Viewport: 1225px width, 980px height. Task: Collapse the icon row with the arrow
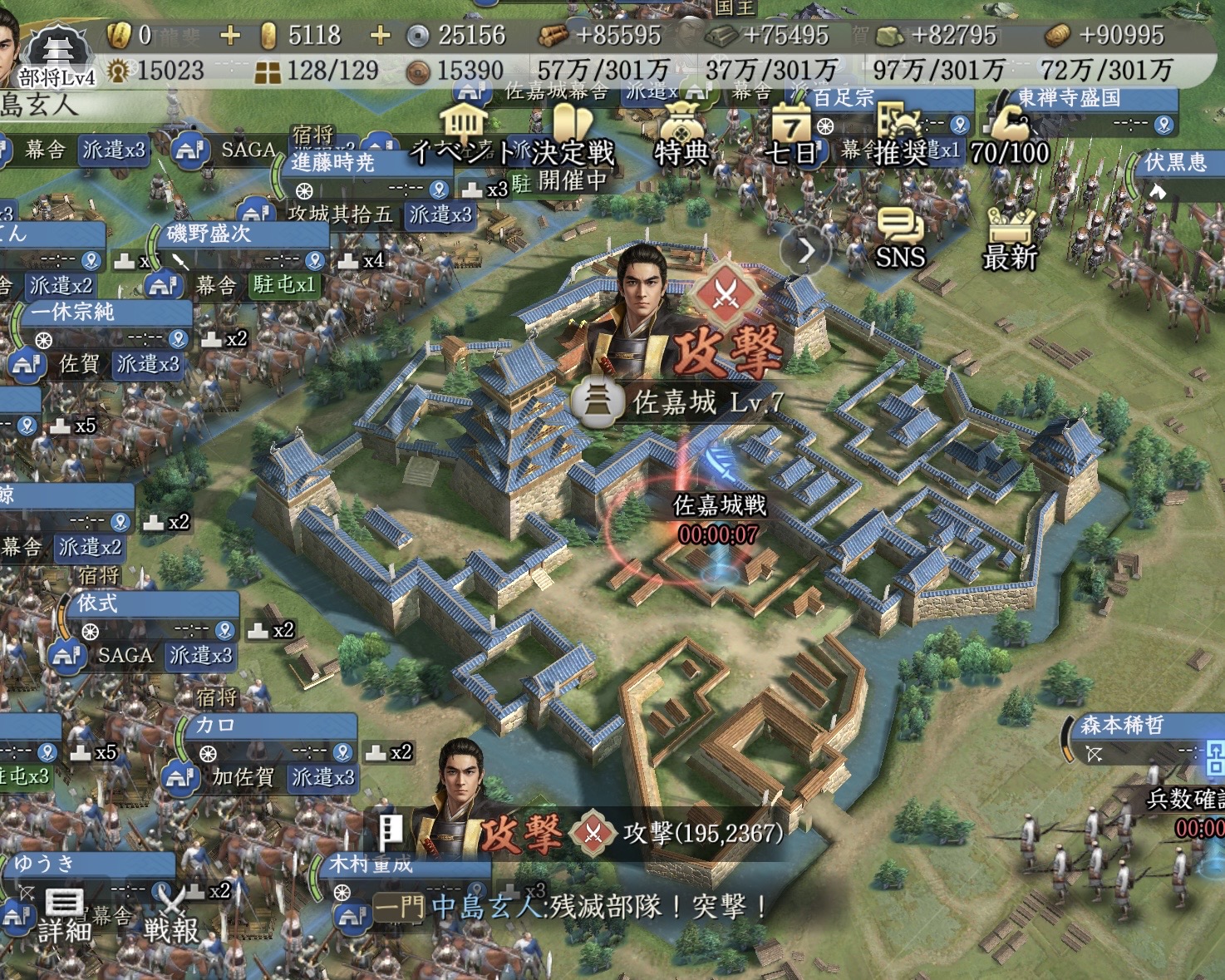tap(805, 249)
